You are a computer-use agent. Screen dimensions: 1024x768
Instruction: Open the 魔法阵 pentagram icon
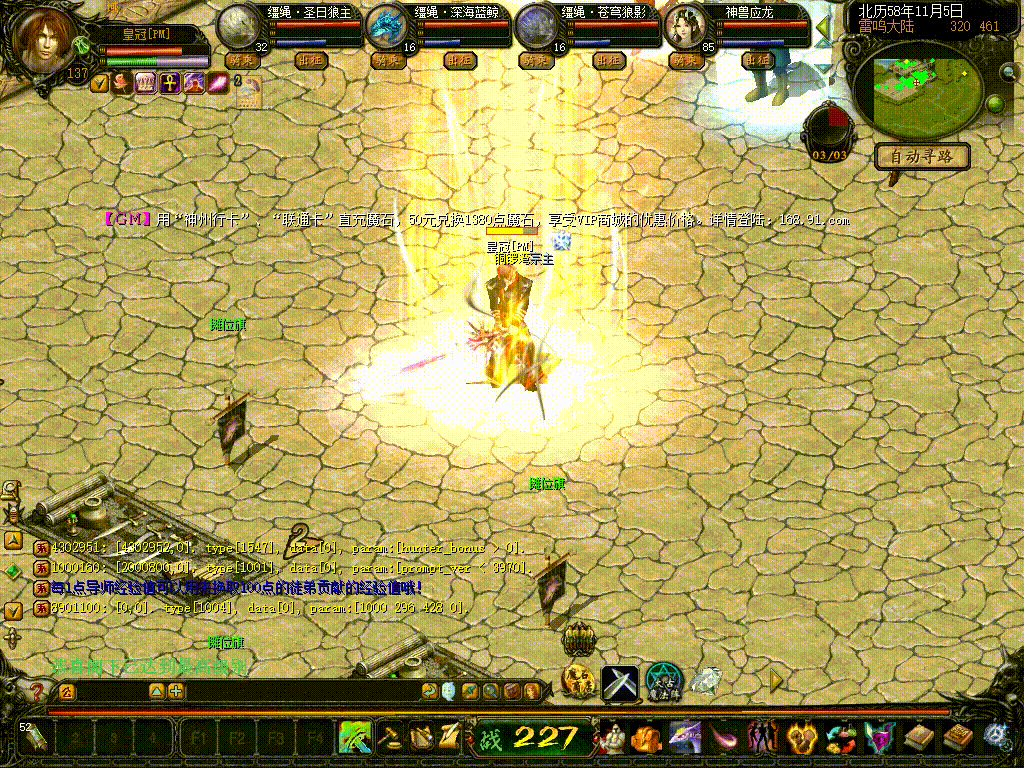pyautogui.click(x=663, y=682)
